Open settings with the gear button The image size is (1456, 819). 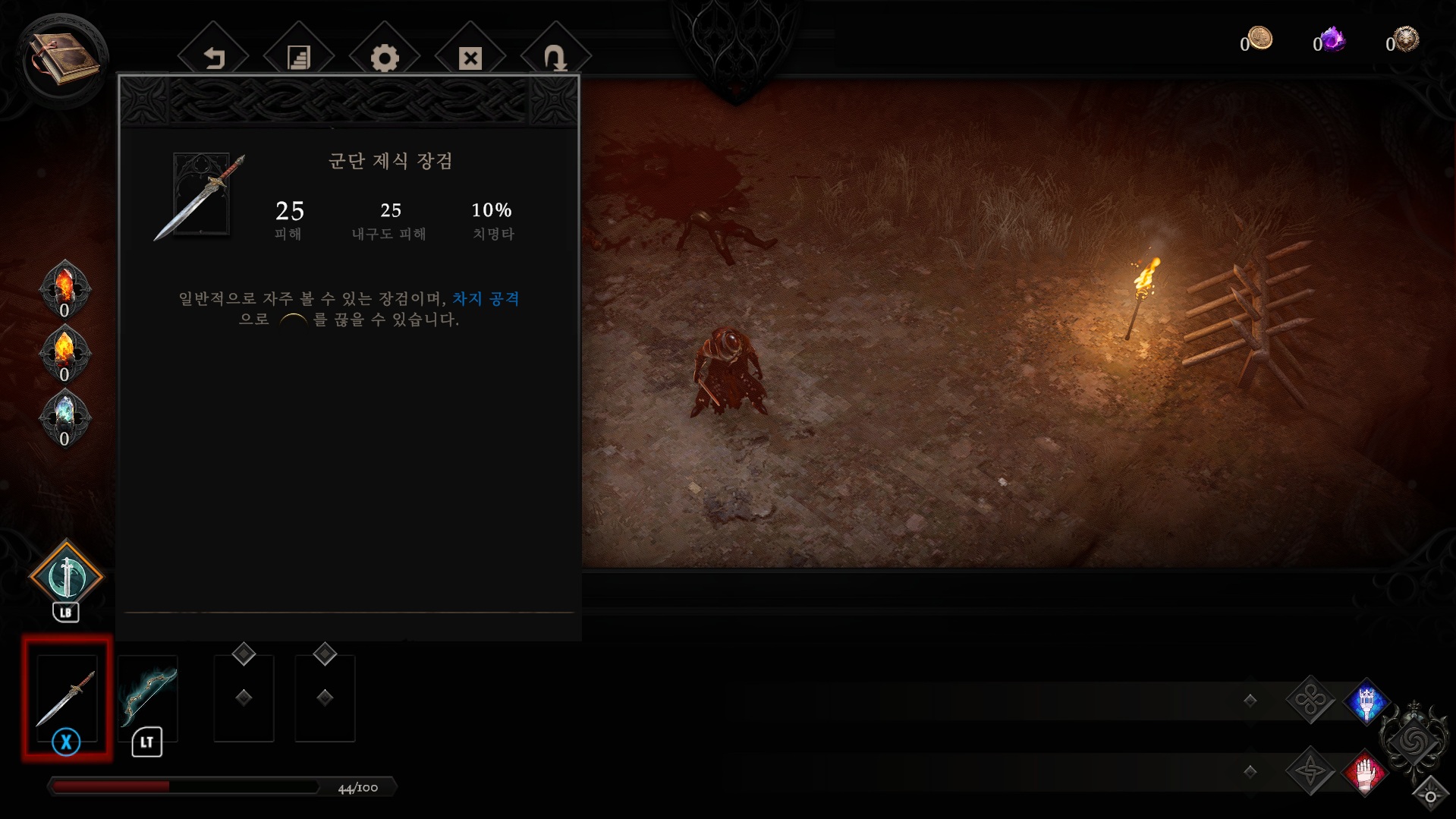click(385, 58)
